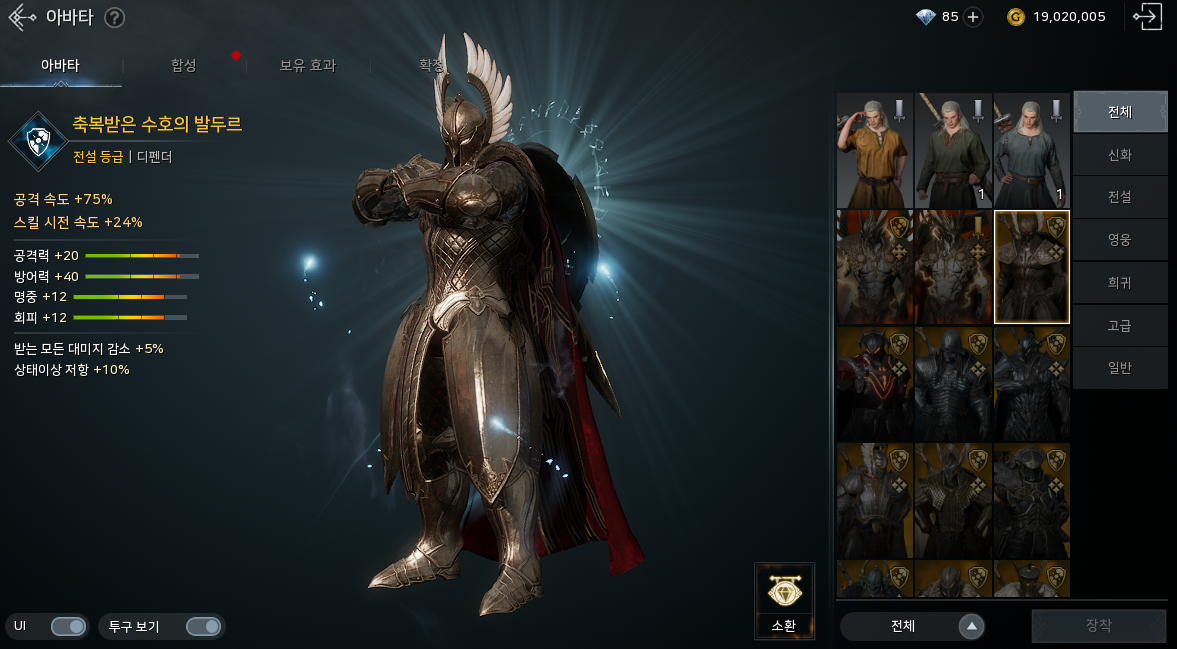Toggle the UI visibility switch
The width and height of the screenshot is (1177, 649).
point(68,626)
